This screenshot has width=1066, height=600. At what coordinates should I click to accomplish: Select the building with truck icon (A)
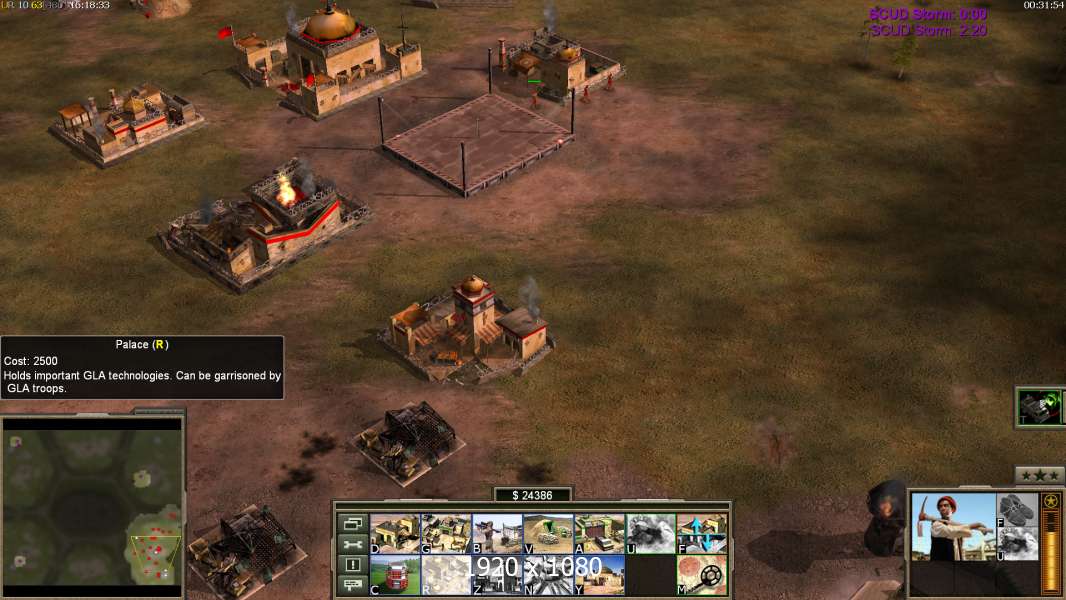[x=599, y=534]
